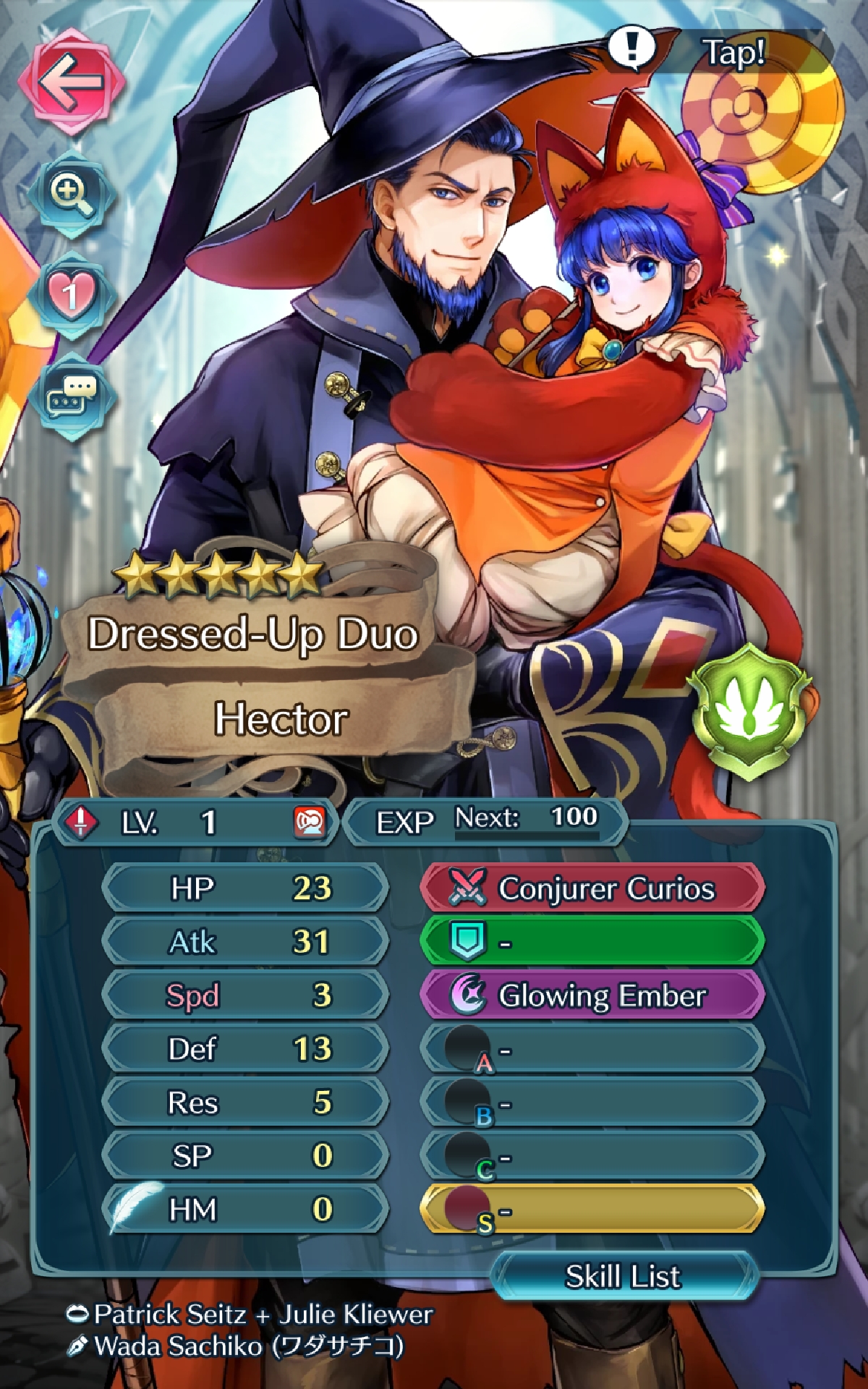Show details for the Atk stat

(x=246, y=941)
